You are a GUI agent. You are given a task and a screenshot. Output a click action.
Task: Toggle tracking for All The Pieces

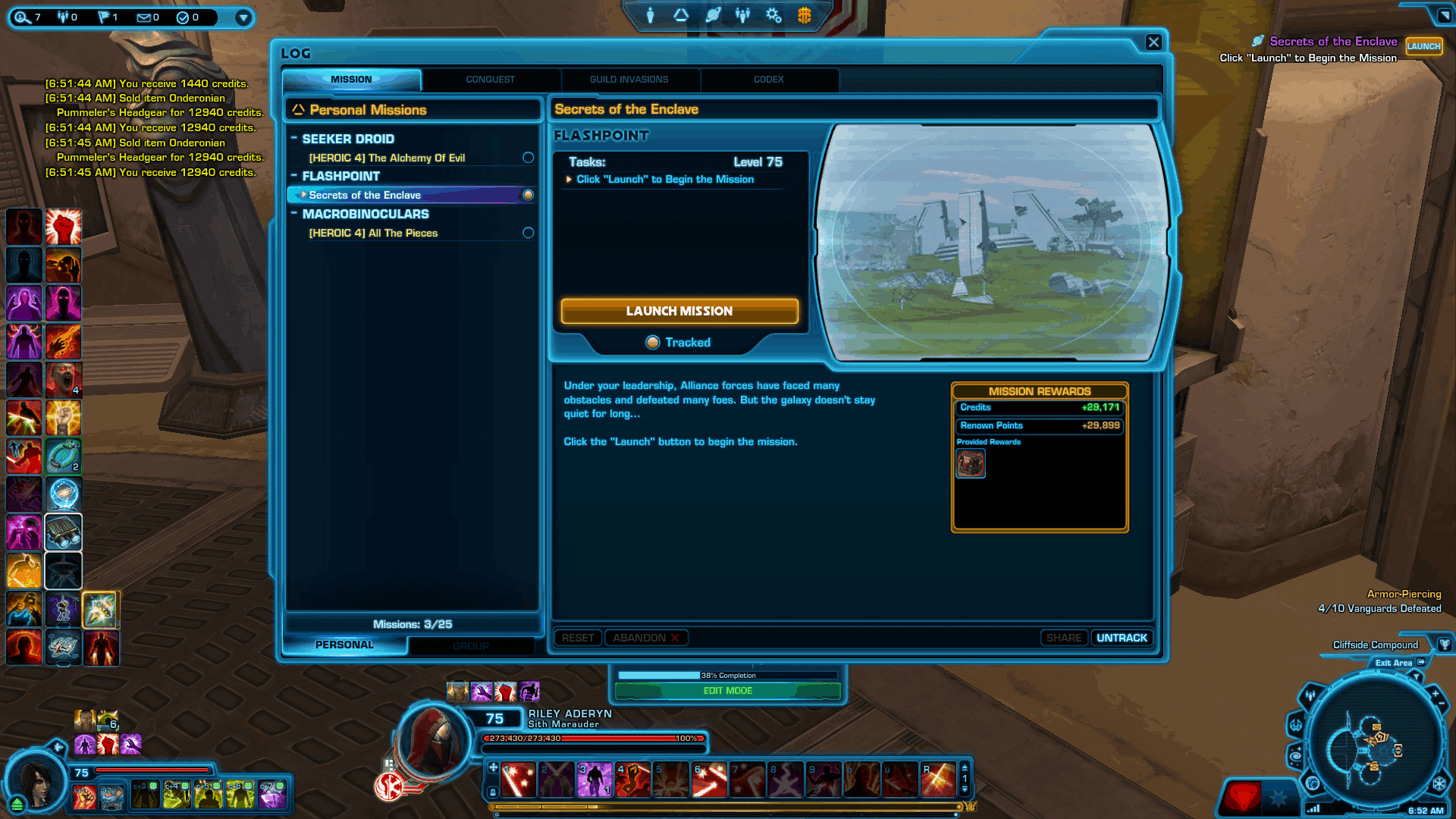528,233
